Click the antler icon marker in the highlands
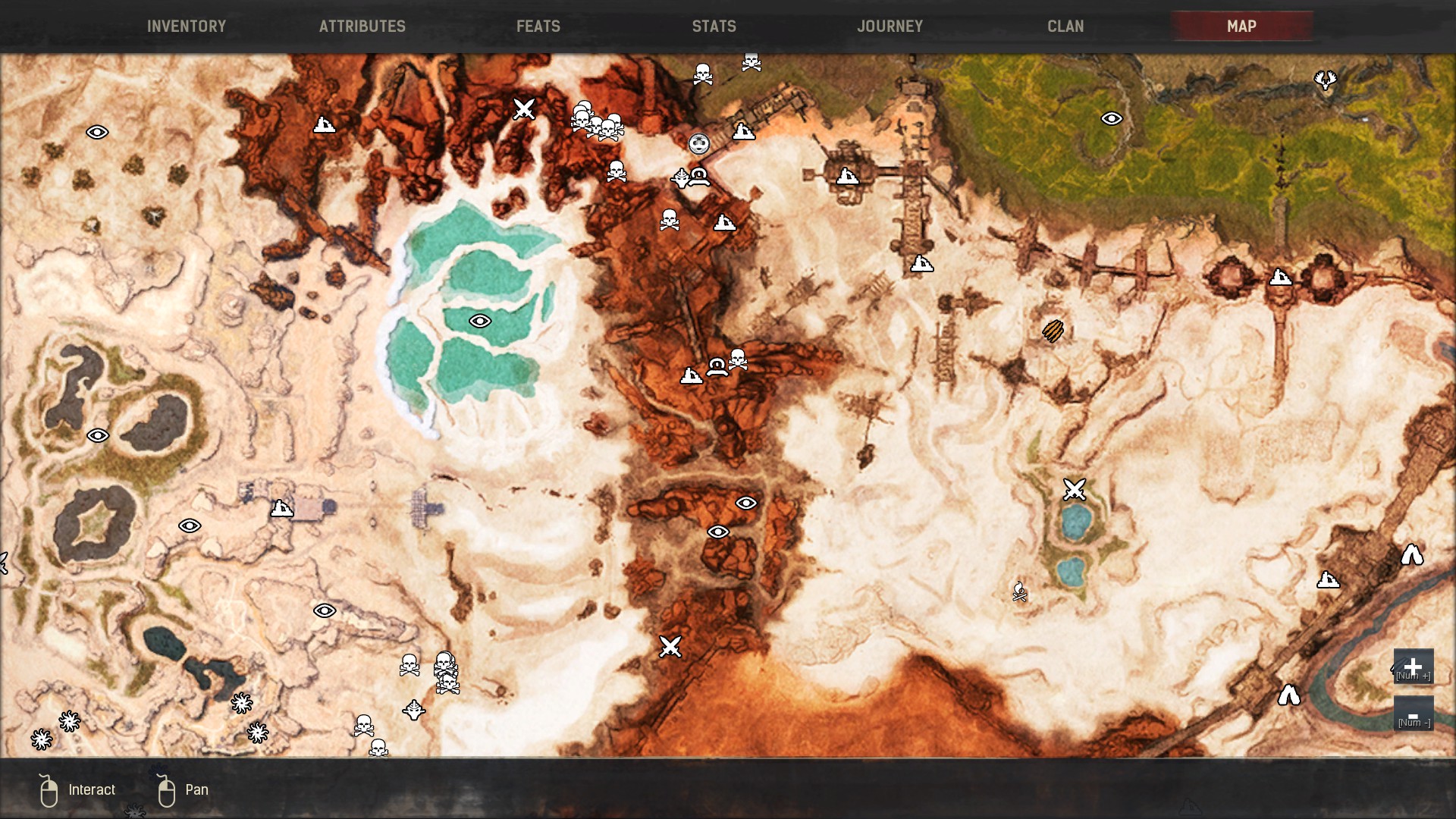Viewport: 1456px width, 819px height. click(1325, 79)
